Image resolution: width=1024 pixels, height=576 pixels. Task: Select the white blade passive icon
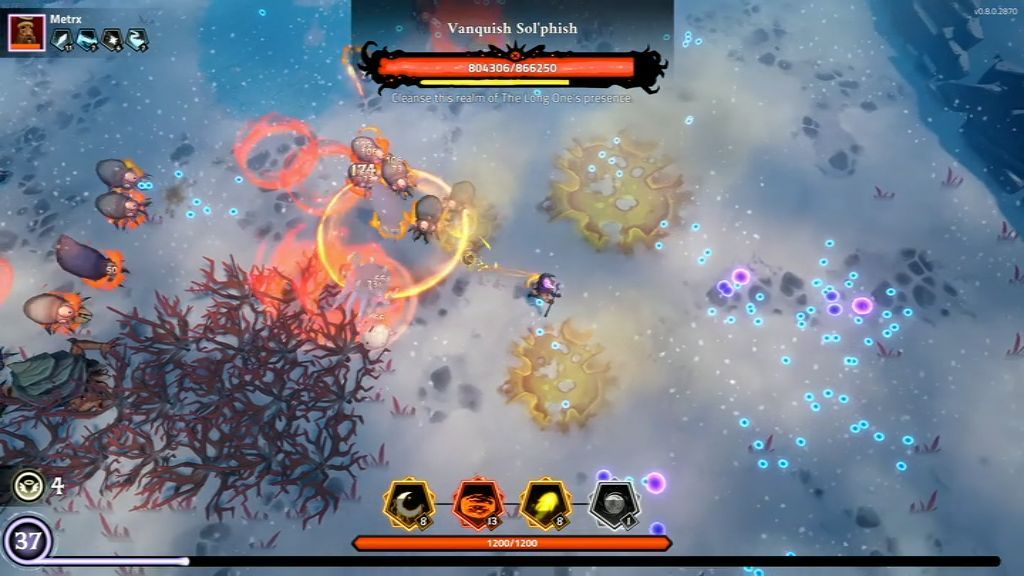click(61, 39)
